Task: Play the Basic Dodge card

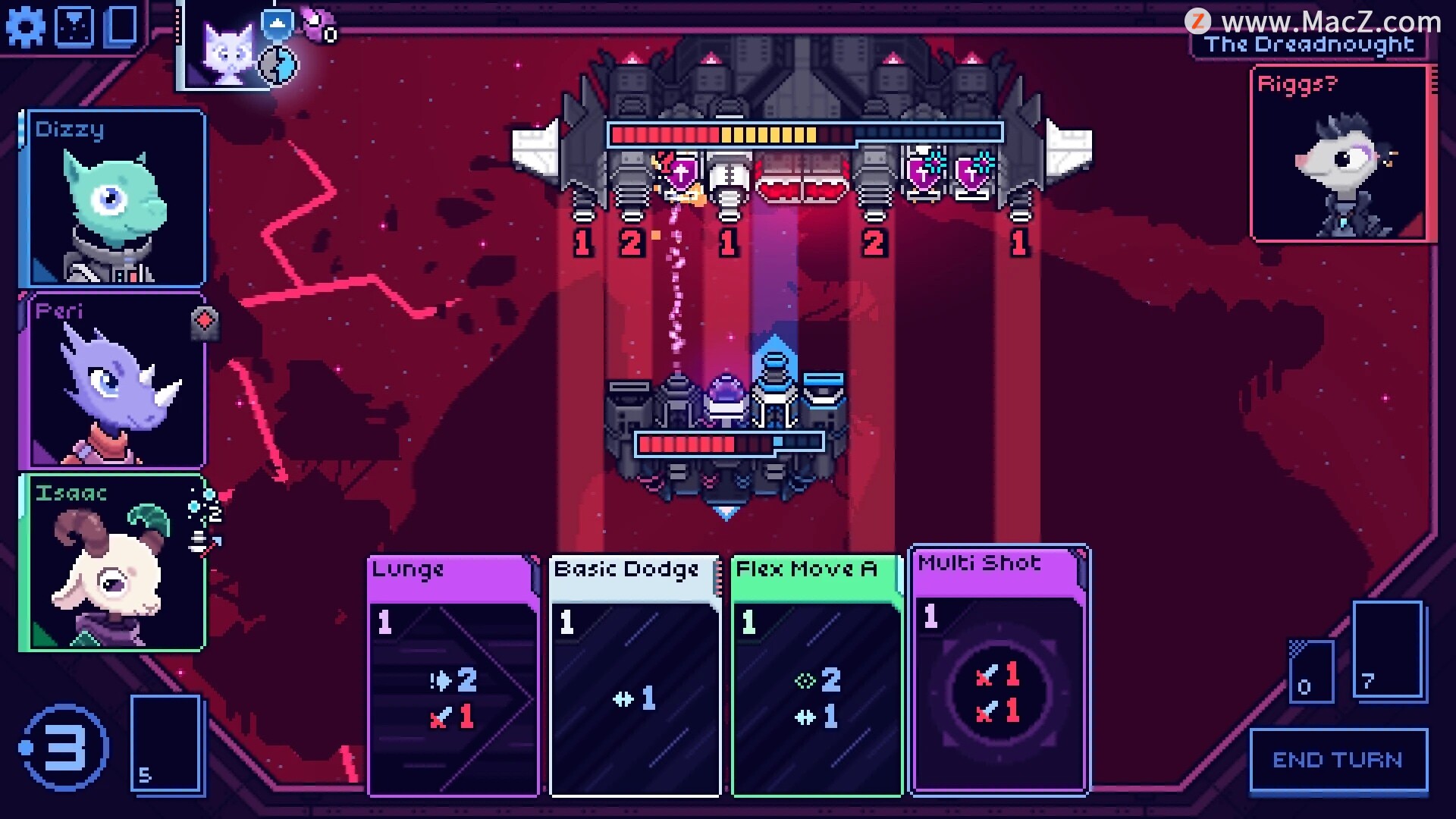Action: pyautogui.click(x=635, y=675)
